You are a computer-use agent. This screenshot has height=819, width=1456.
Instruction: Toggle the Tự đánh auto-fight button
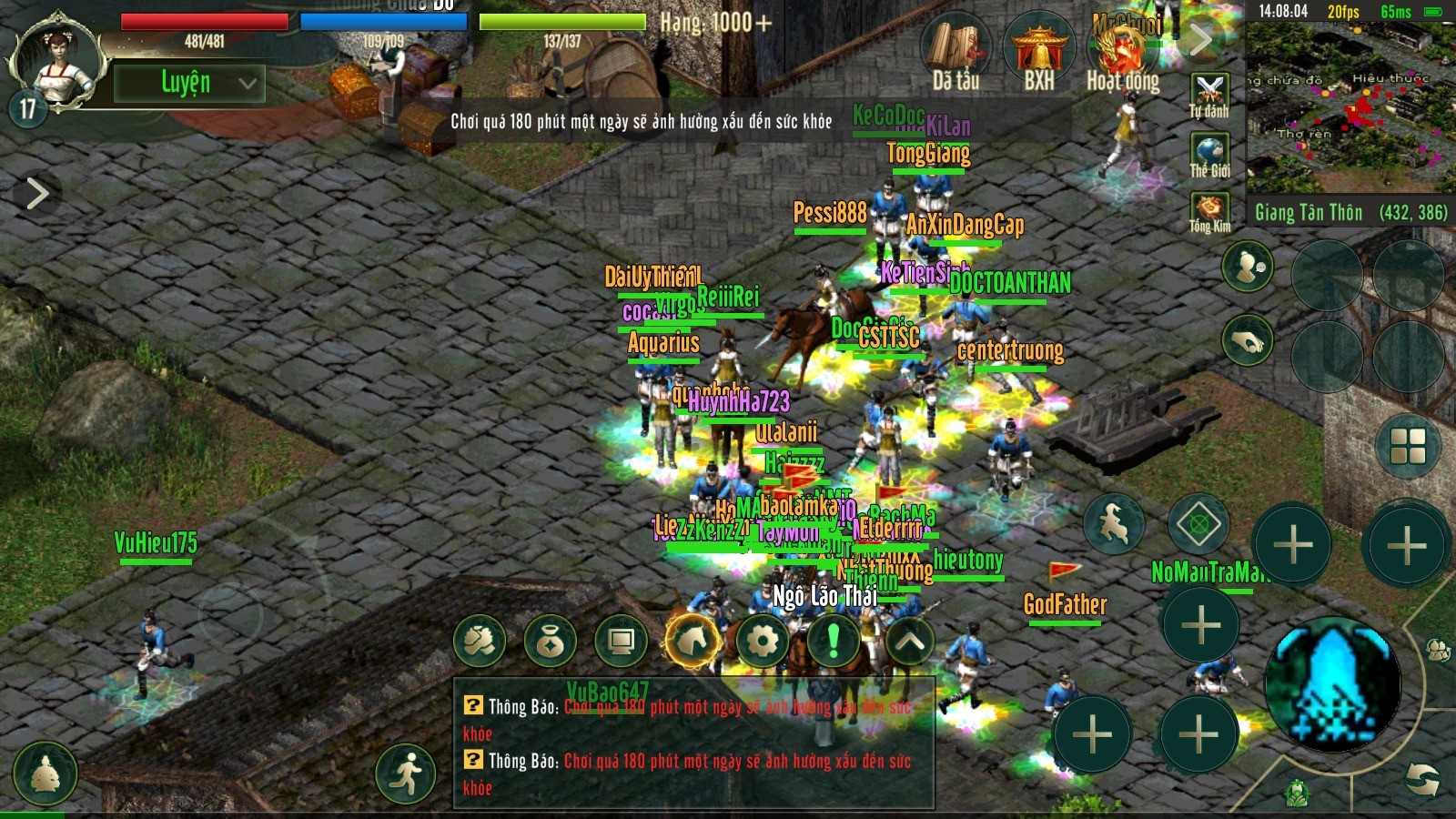(1208, 95)
